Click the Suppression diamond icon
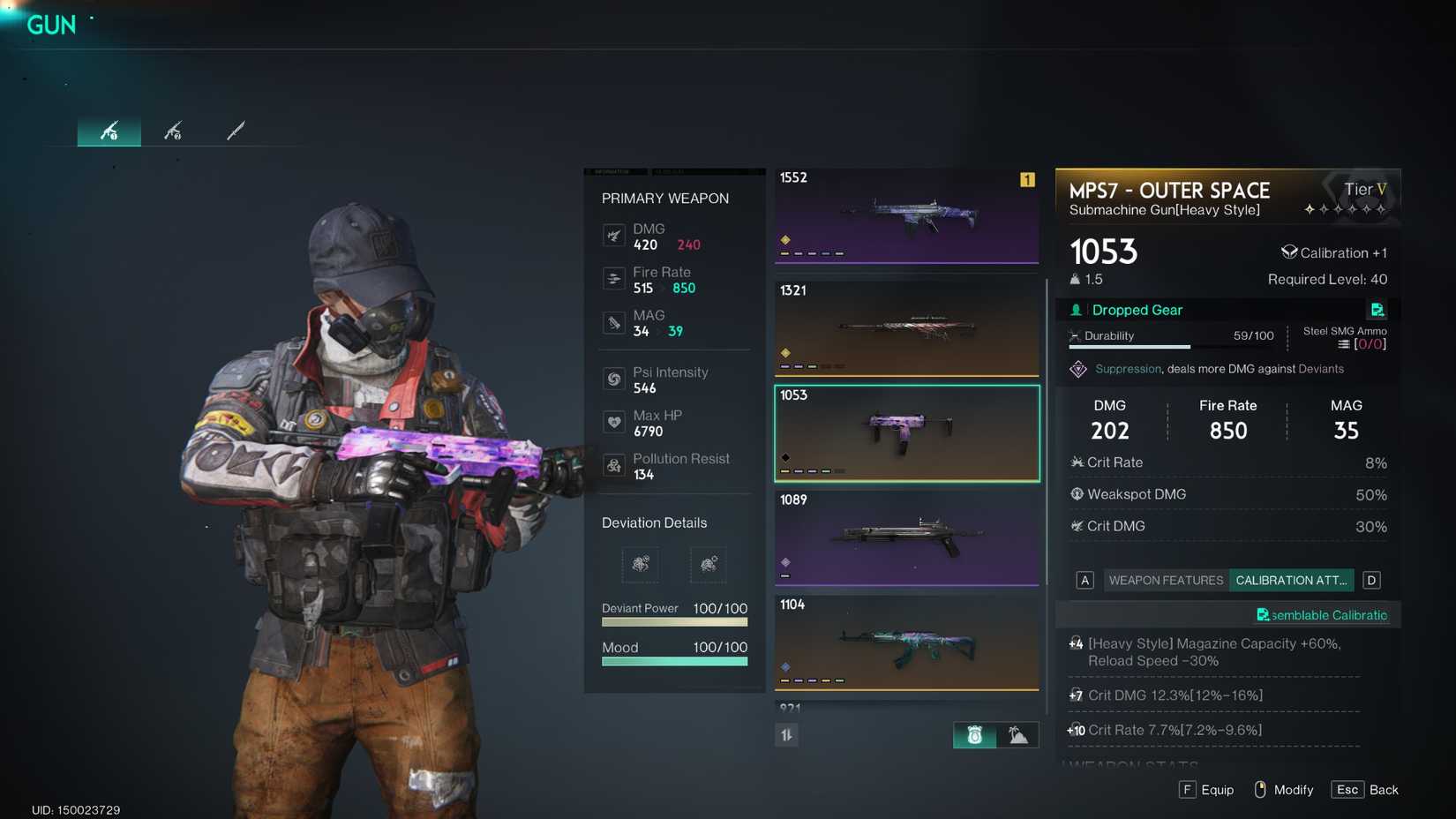Viewport: 1456px width, 819px height. [1077, 368]
